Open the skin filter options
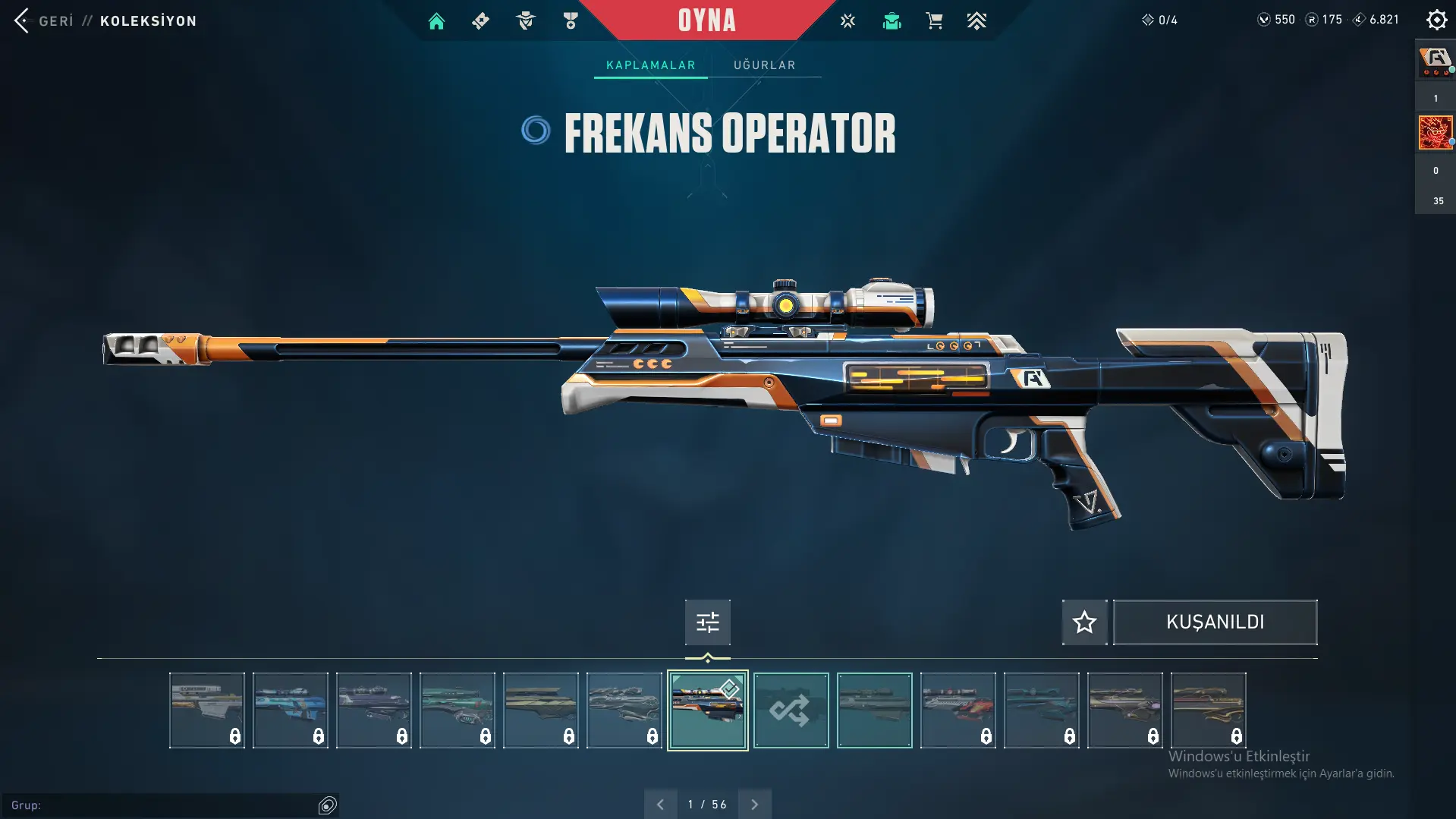This screenshot has width=1456, height=819. [x=707, y=622]
